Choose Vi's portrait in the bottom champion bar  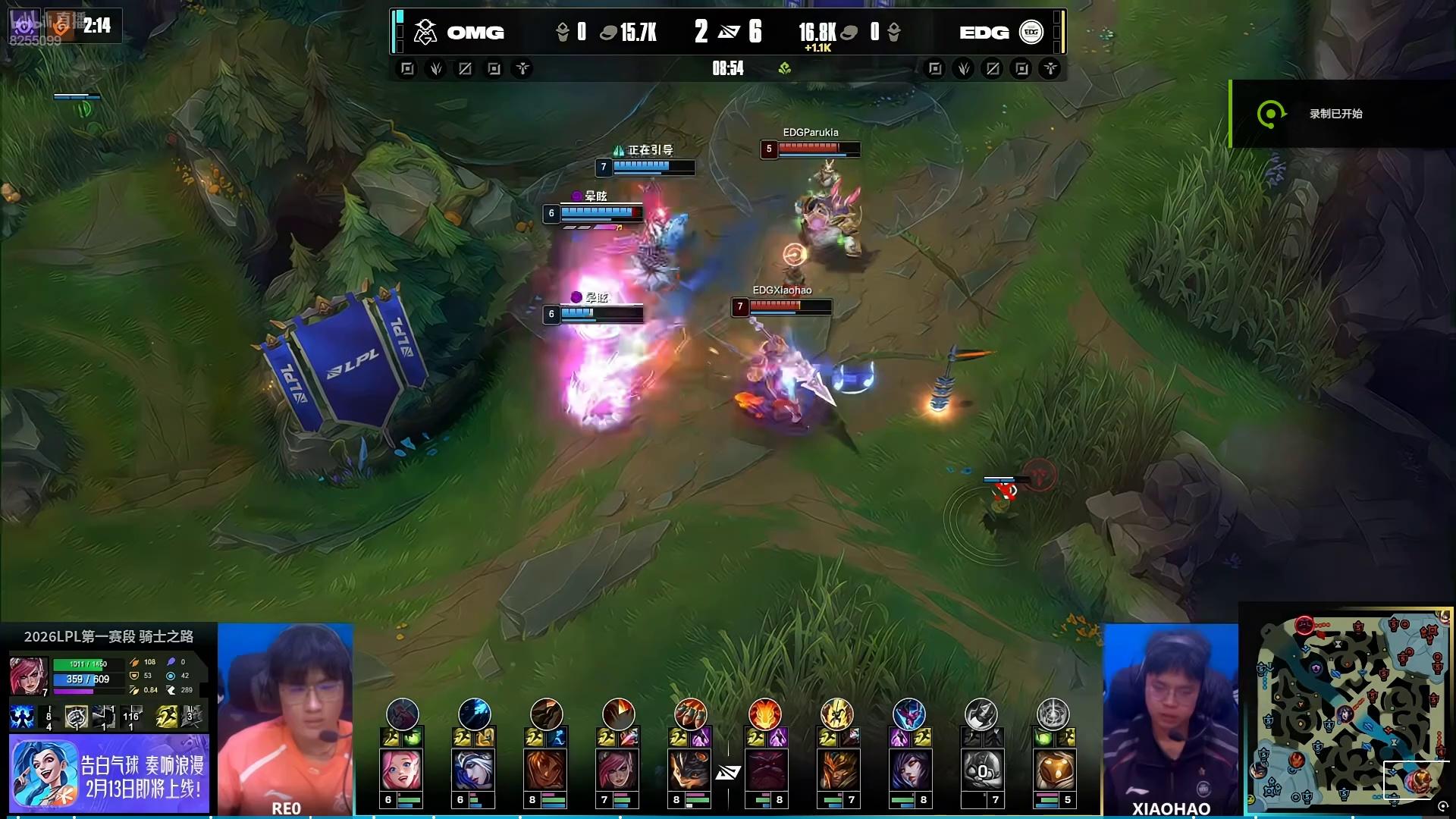click(618, 770)
